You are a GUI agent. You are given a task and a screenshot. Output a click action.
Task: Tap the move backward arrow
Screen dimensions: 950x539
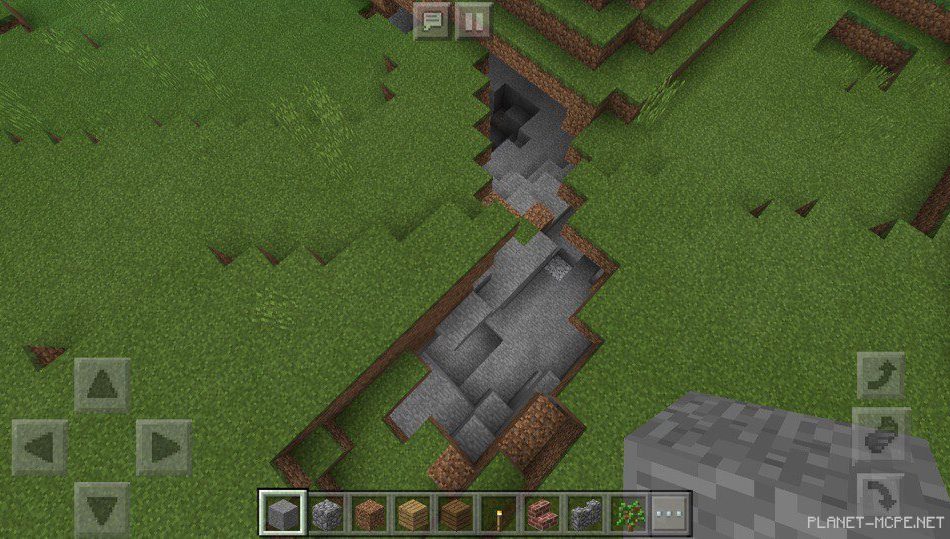point(102,508)
